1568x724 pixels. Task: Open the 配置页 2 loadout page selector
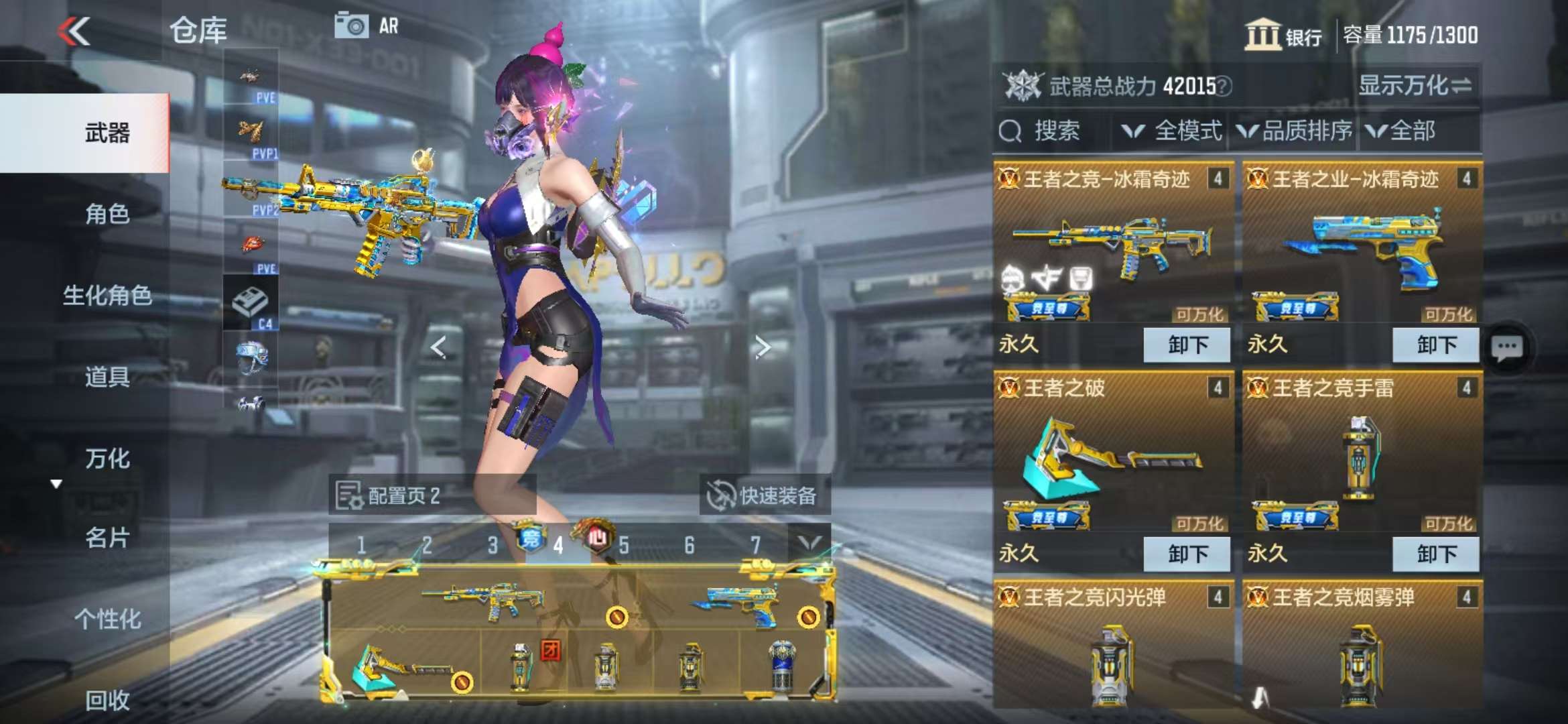click(389, 495)
